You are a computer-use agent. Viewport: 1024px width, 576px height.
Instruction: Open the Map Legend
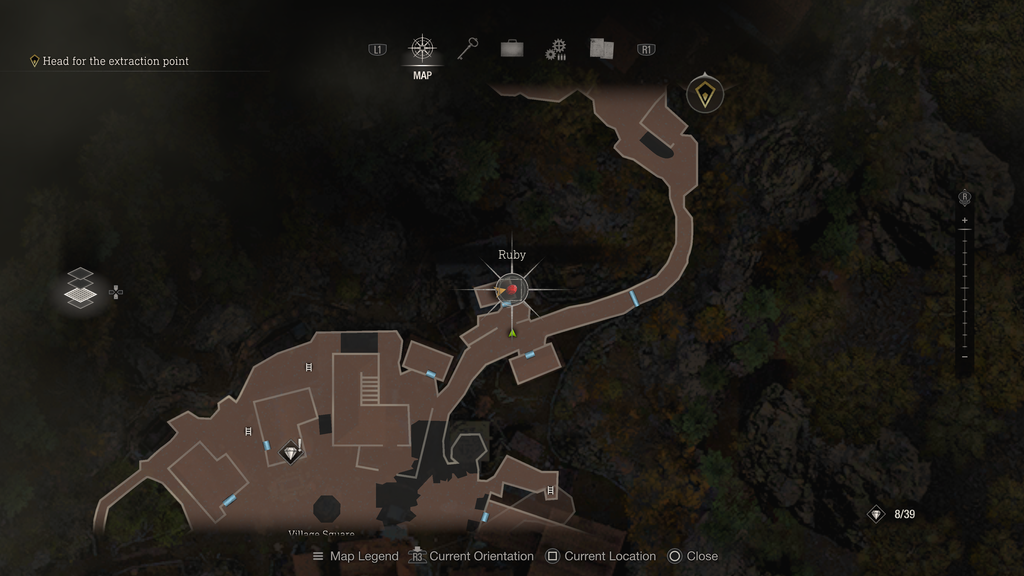355,556
